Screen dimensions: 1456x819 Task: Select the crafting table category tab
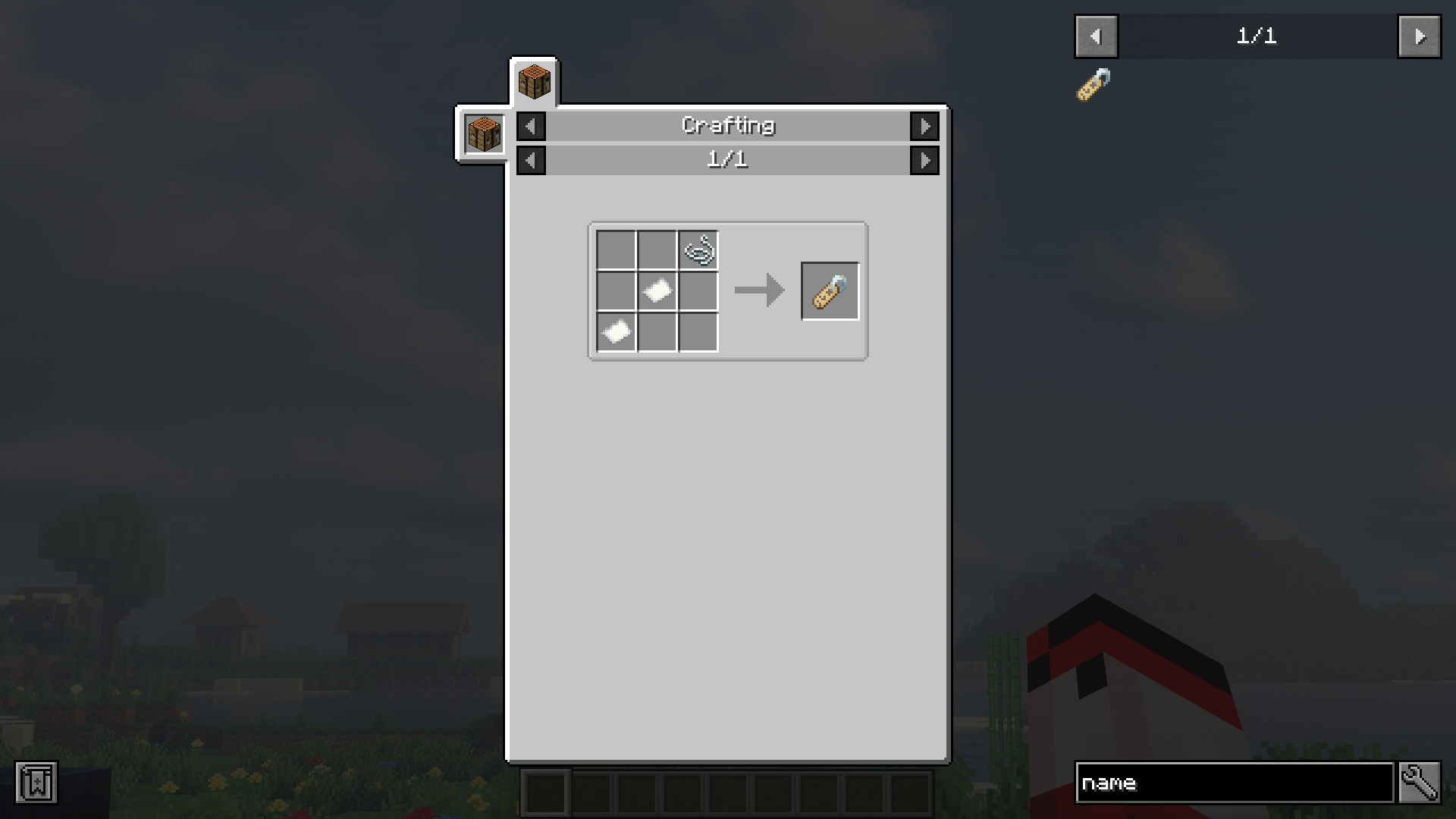point(534,81)
